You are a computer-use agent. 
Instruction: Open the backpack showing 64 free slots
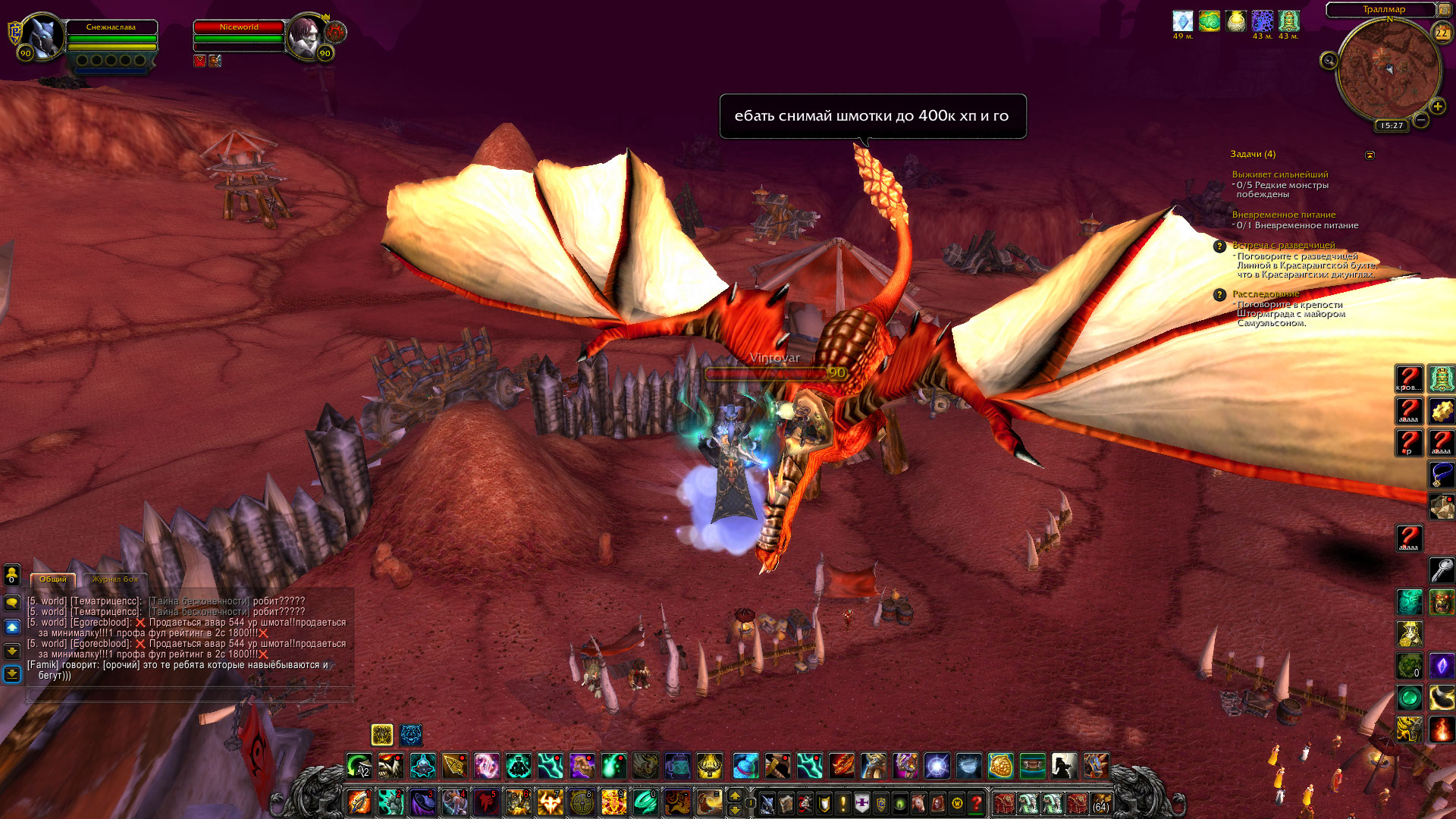(1100, 803)
